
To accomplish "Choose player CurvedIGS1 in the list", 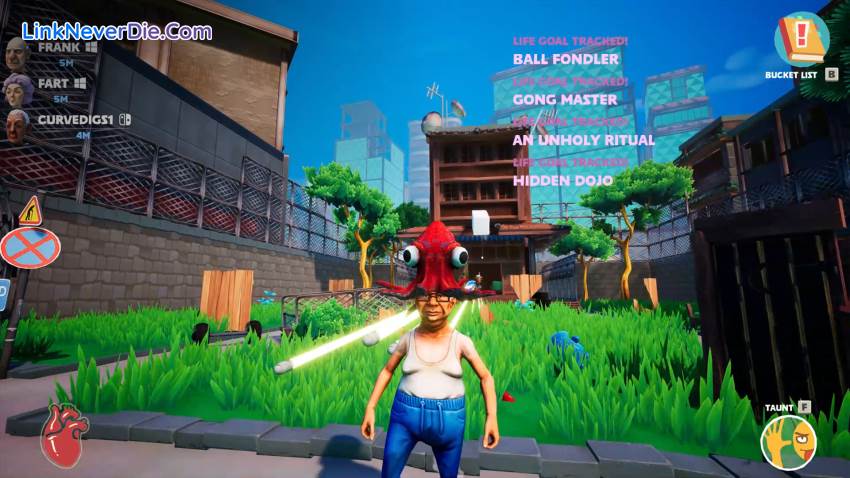I will [x=80, y=120].
